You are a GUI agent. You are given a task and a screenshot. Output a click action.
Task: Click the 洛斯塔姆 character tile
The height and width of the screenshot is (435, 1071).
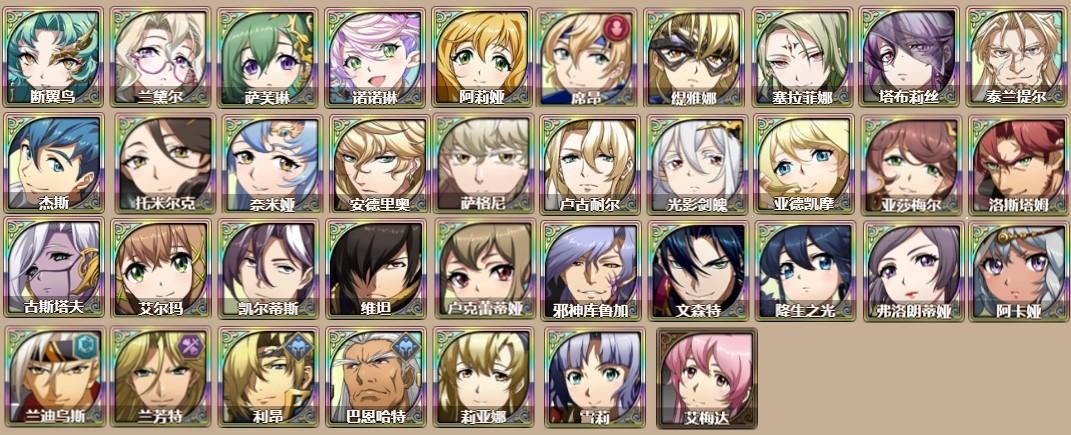pyautogui.click(x=1017, y=164)
